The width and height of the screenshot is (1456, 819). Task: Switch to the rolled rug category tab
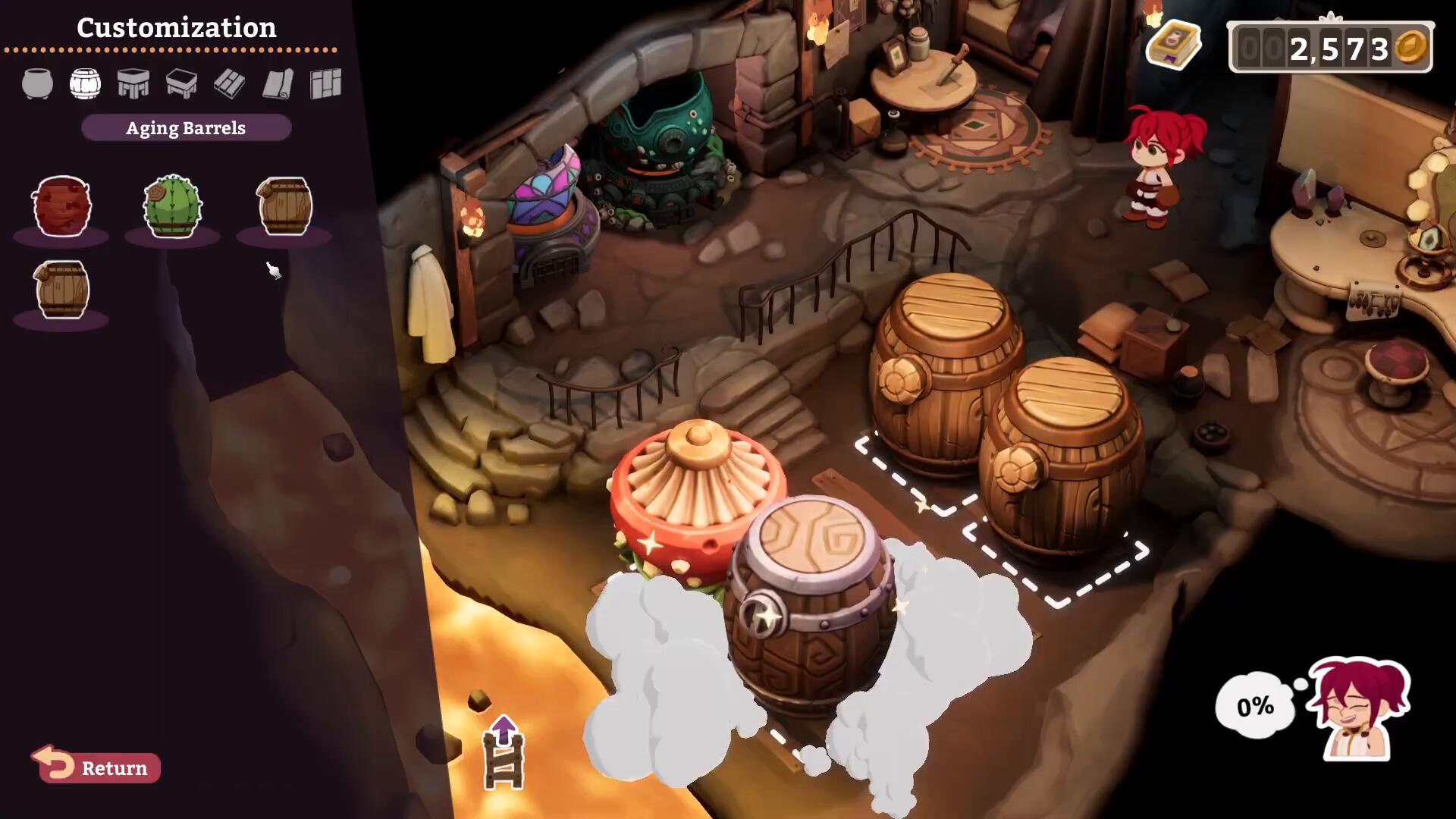pyautogui.click(x=278, y=84)
